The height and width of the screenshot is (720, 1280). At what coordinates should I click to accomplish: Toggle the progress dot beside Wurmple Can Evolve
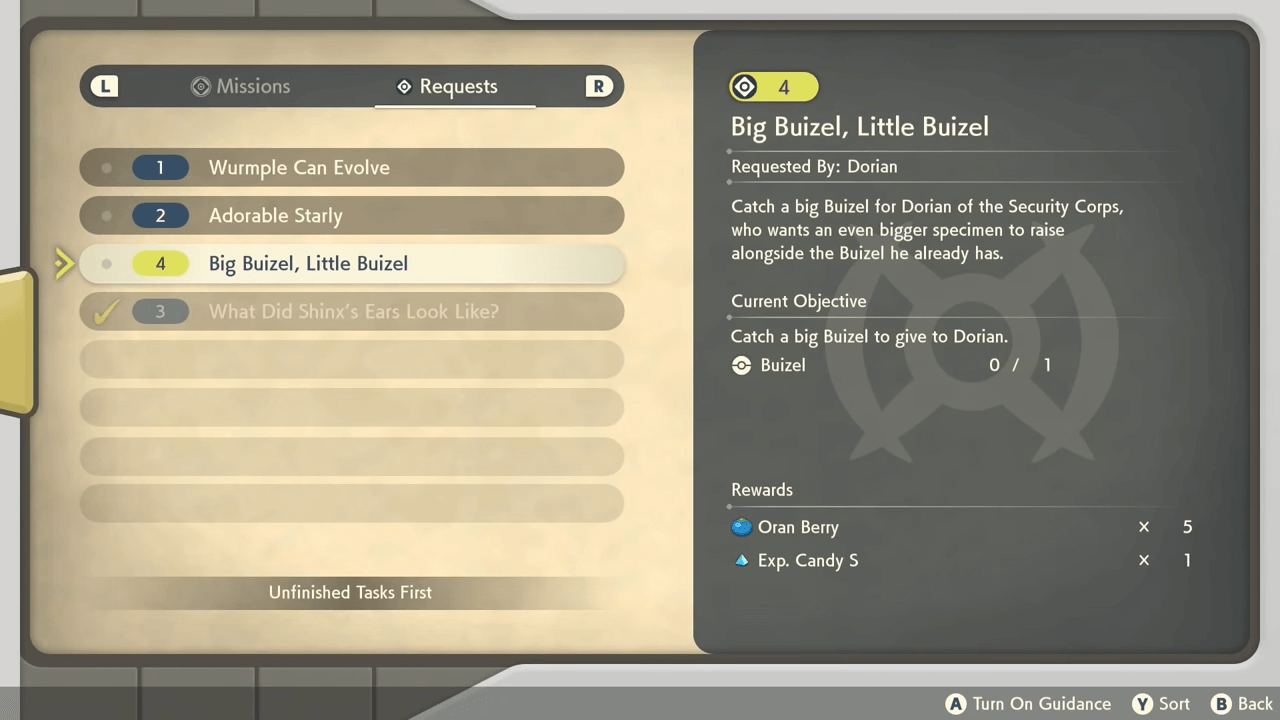point(106,167)
